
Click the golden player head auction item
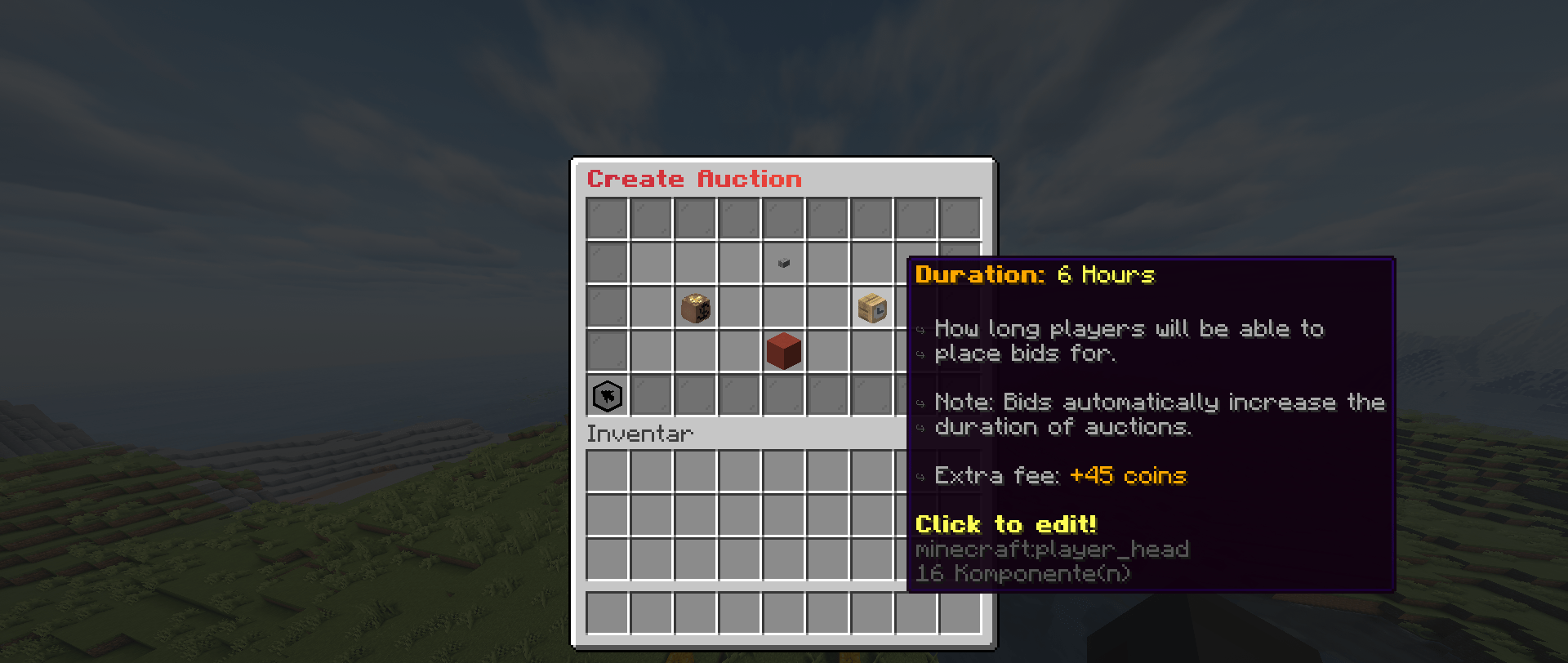(696, 308)
